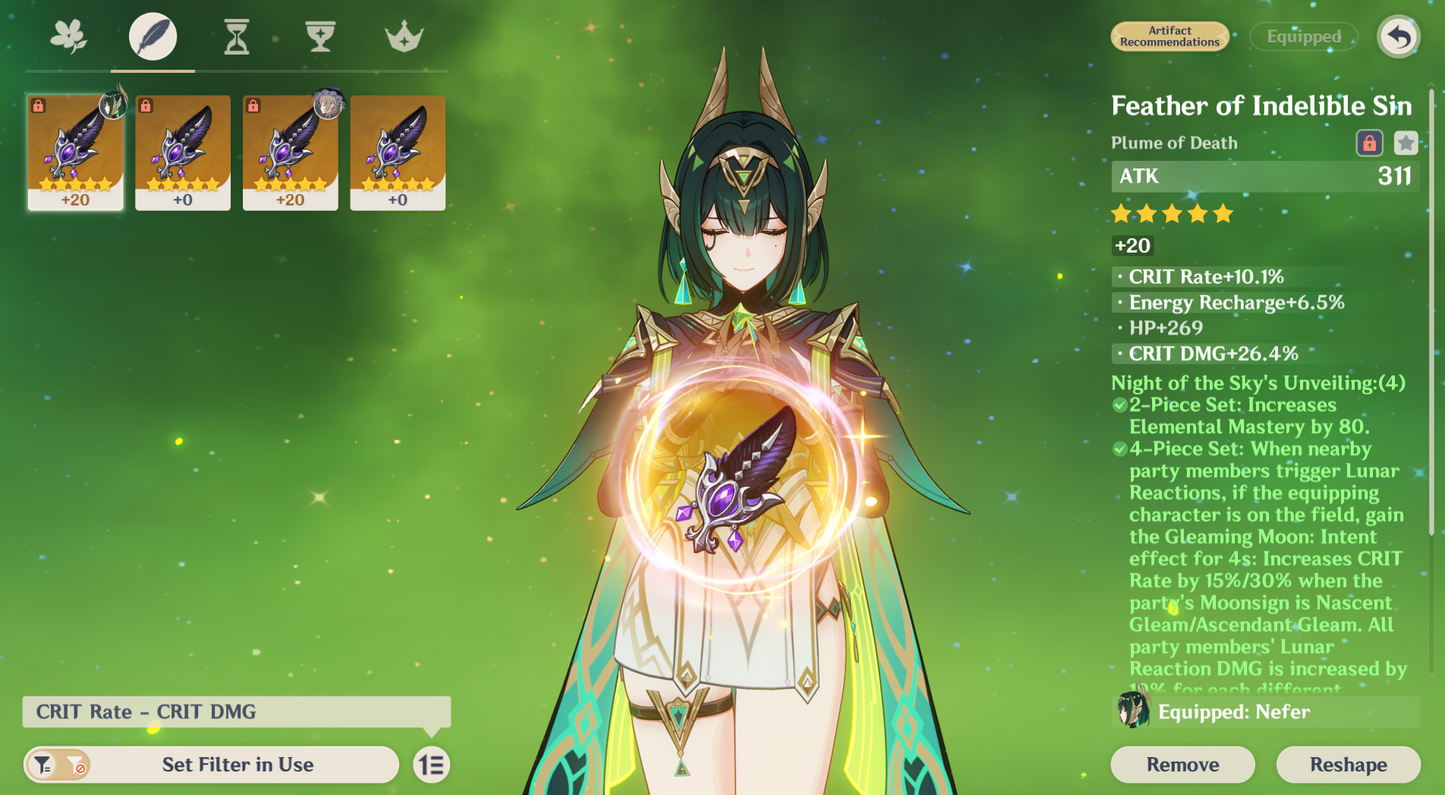Screen dimensions: 1445x795
Task: Open the sort order icon beside the filter
Action: click(x=431, y=764)
